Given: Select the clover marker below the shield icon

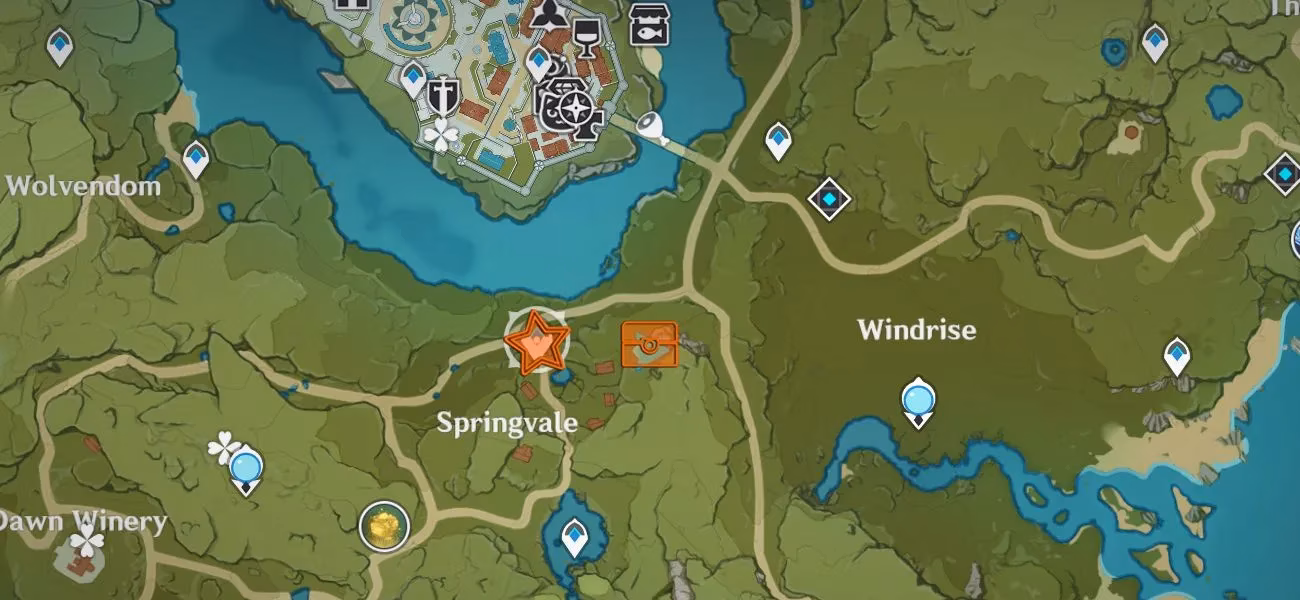Looking at the screenshot, I should (x=439, y=134).
